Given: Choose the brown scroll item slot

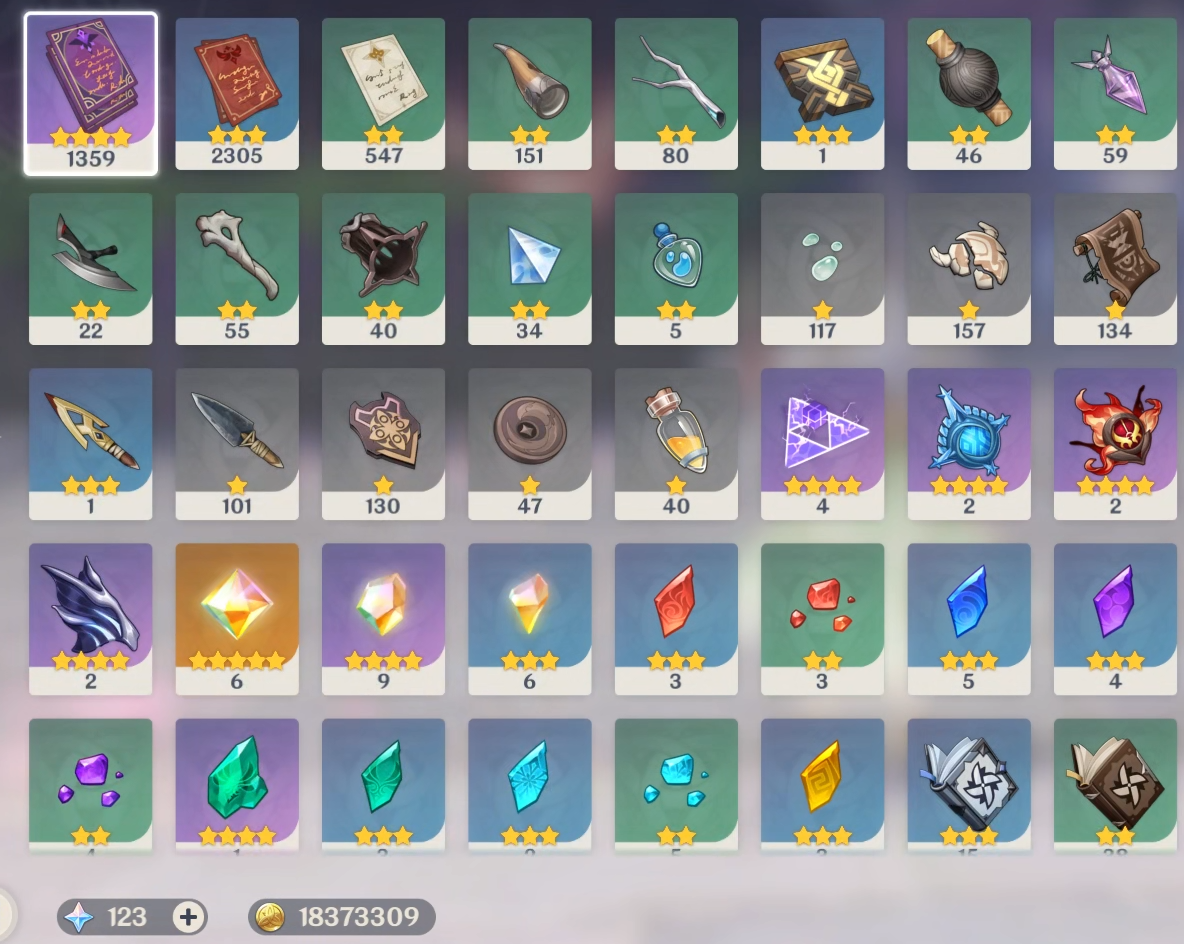Looking at the screenshot, I should pyautogui.click(x=1115, y=267).
